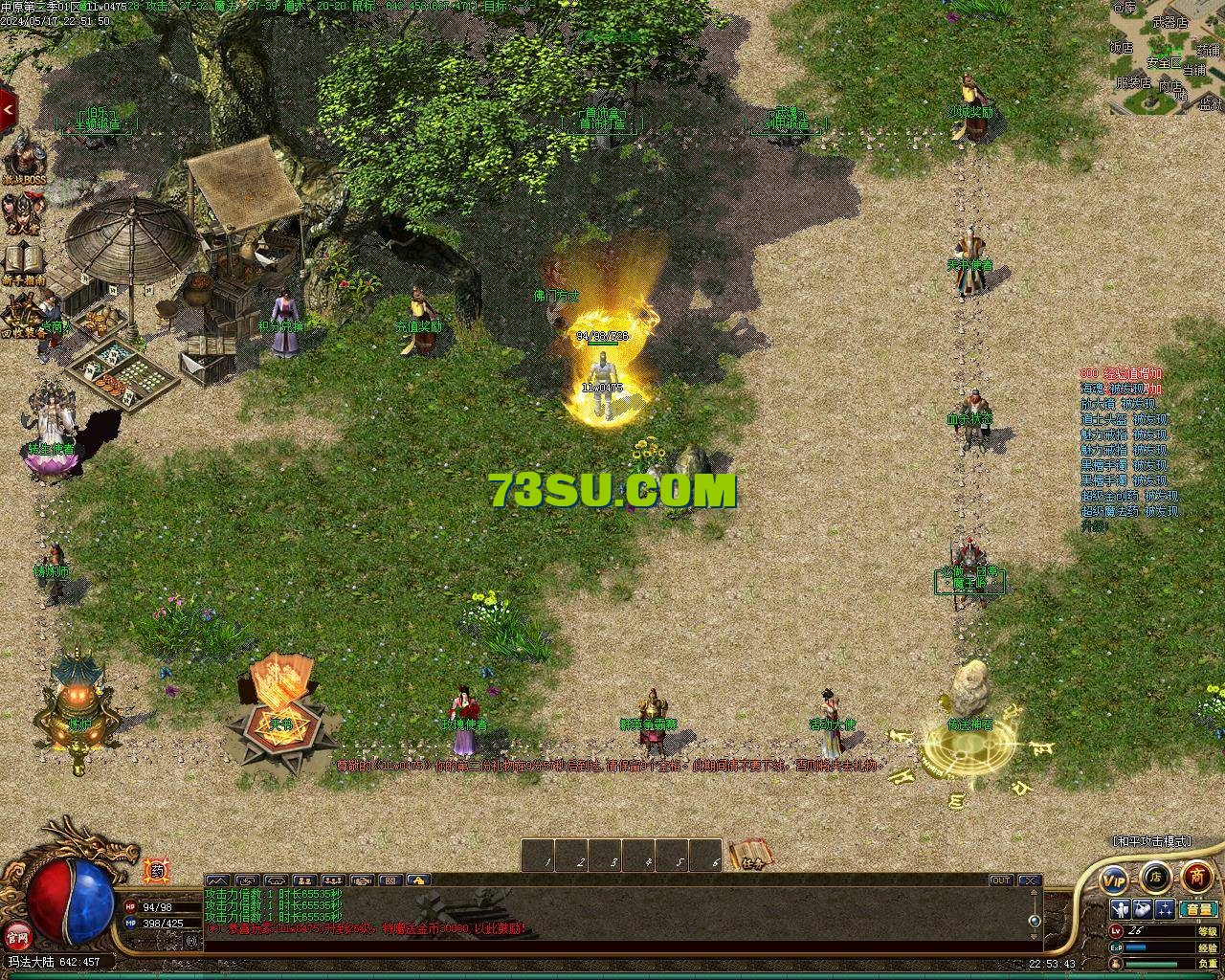
Task: Open the 任务 quest scroll
Action: coord(749,855)
